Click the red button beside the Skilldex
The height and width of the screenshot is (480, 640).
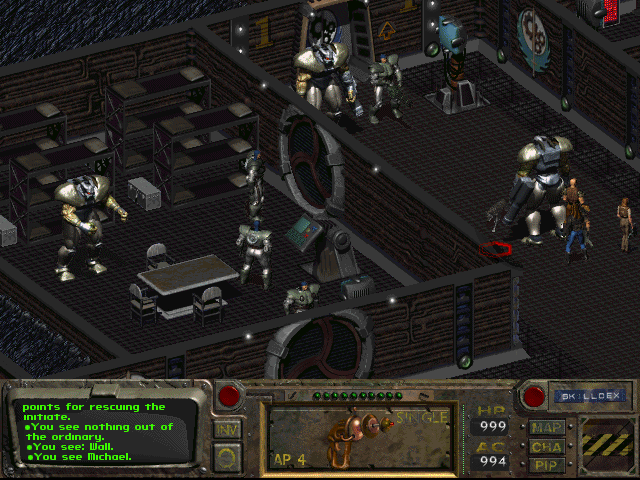533,396
